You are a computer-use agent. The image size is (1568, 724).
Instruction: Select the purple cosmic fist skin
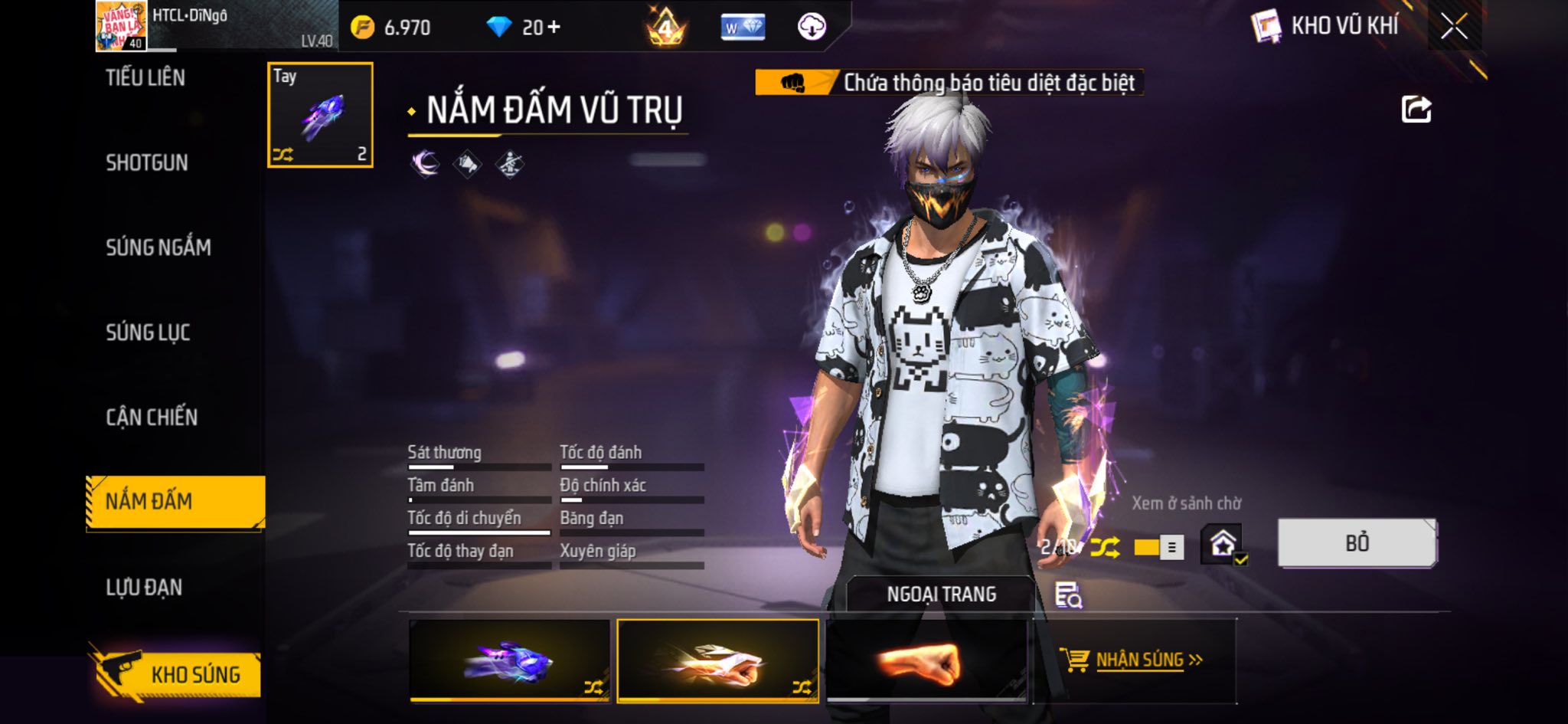point(510,661)
